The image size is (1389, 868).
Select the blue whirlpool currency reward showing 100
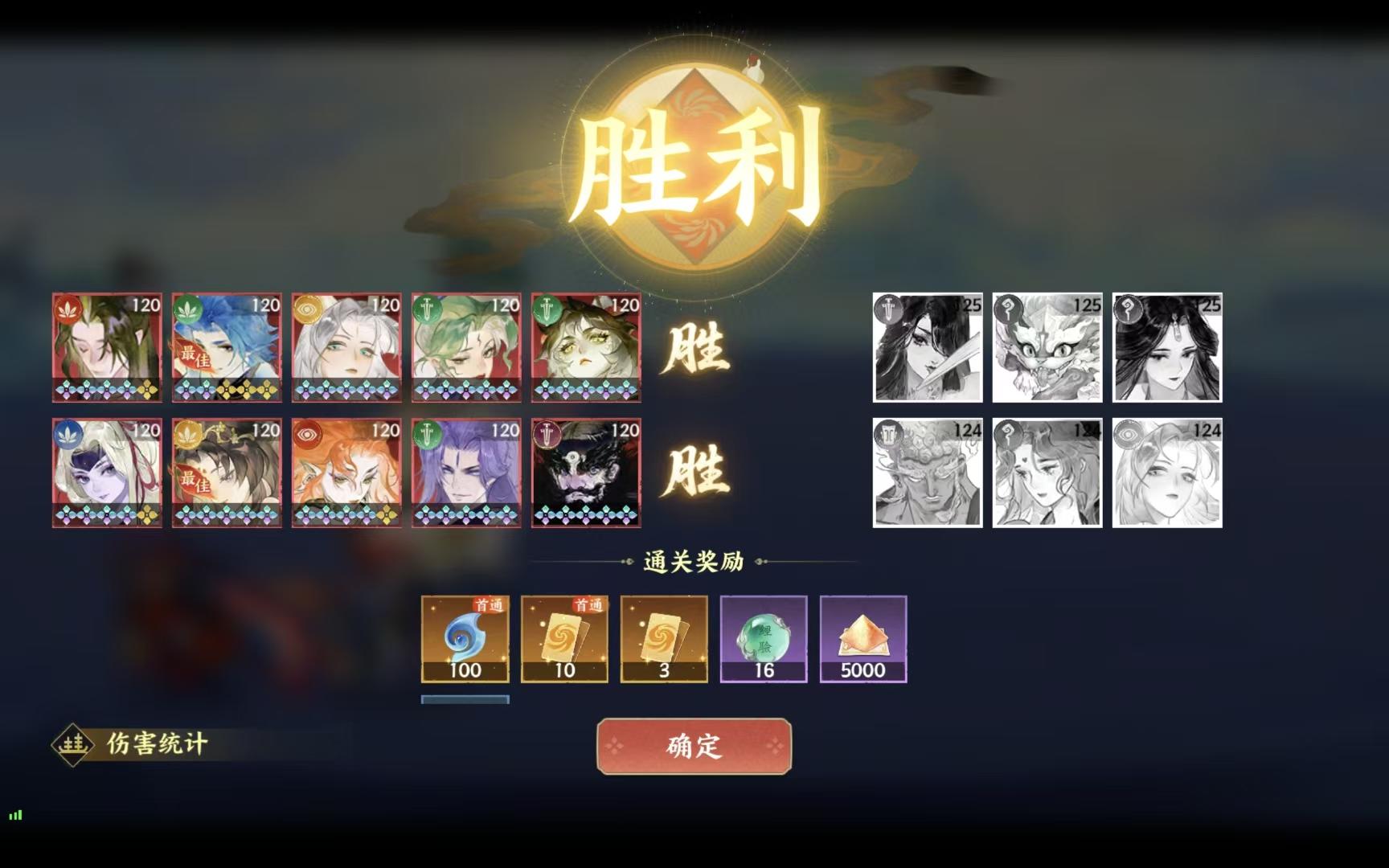(465, 639)
